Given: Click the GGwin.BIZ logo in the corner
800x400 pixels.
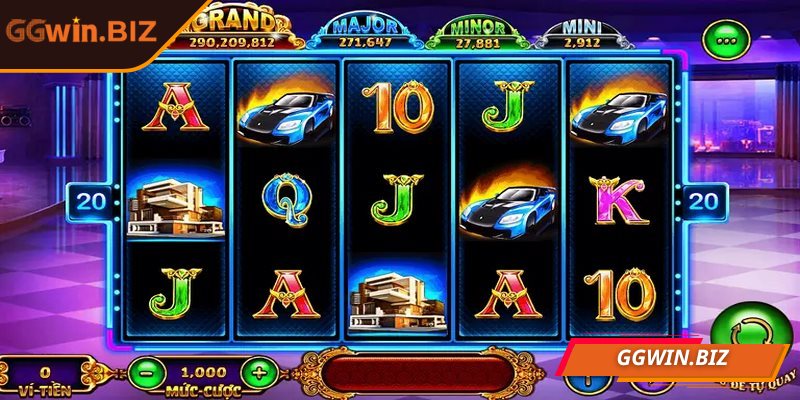Looking at the screenshot, I should (x=80, y=29).
